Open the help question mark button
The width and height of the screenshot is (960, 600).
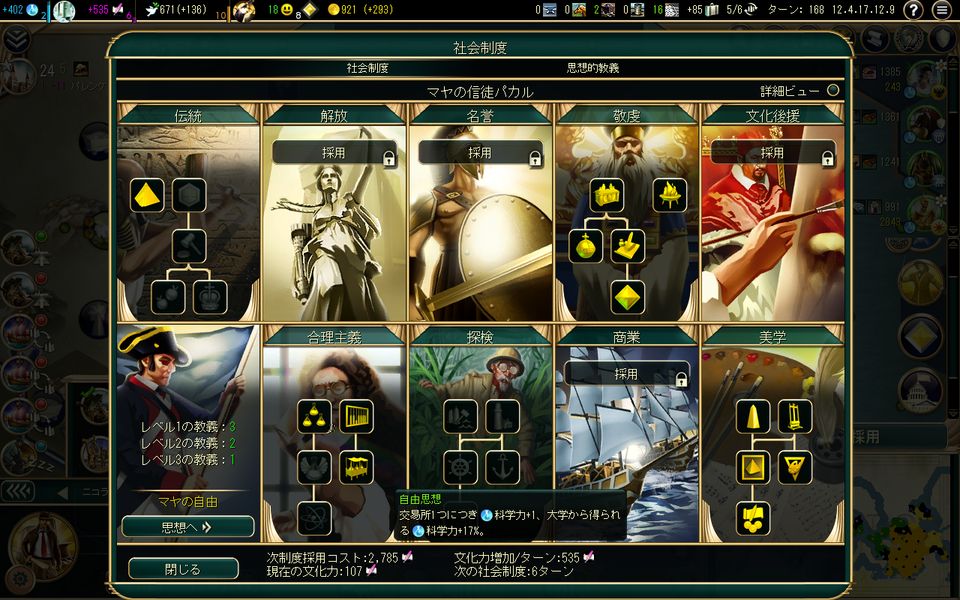[913, 10]
